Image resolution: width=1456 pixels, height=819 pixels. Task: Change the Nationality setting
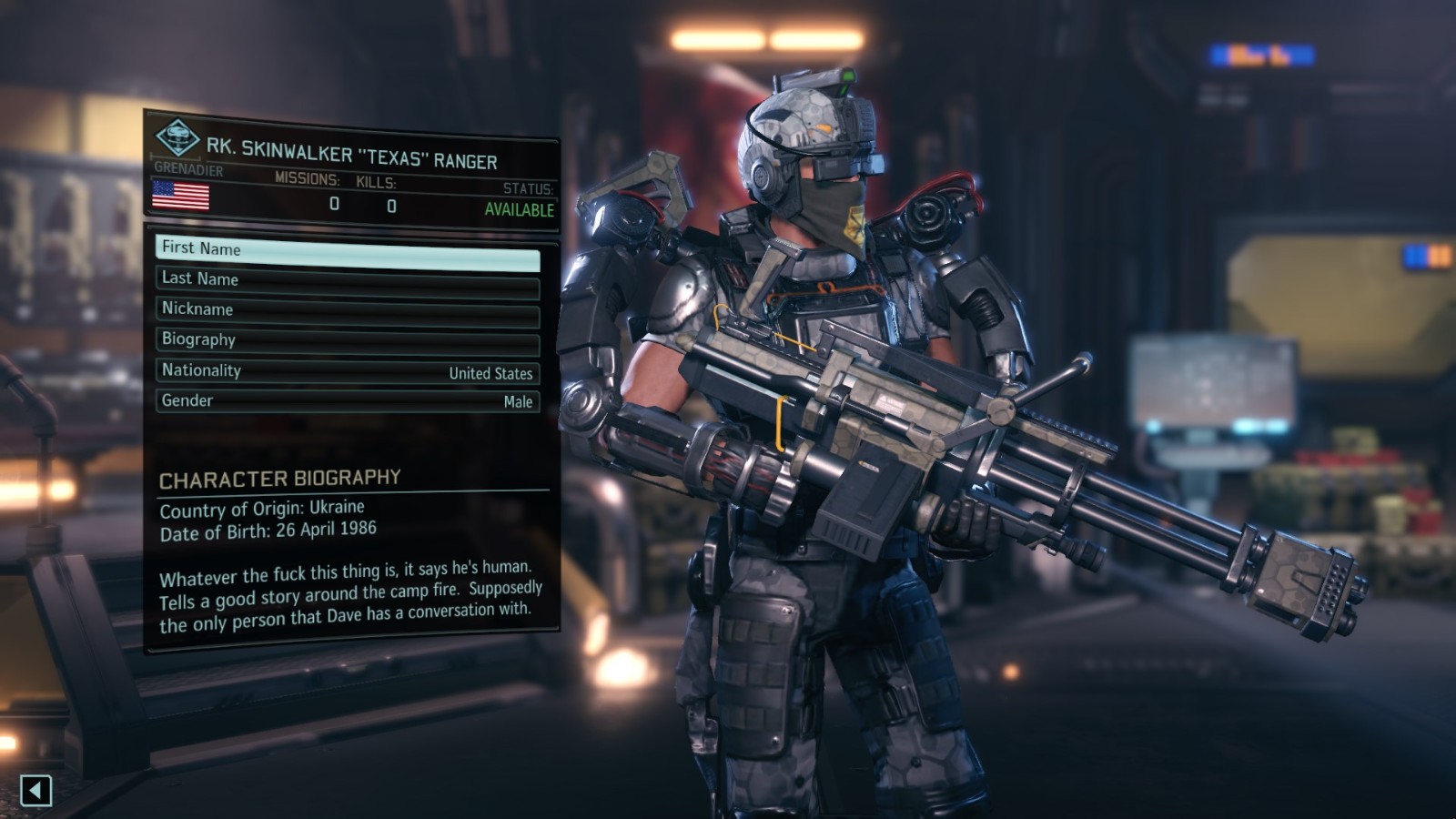tap(348, 371)
